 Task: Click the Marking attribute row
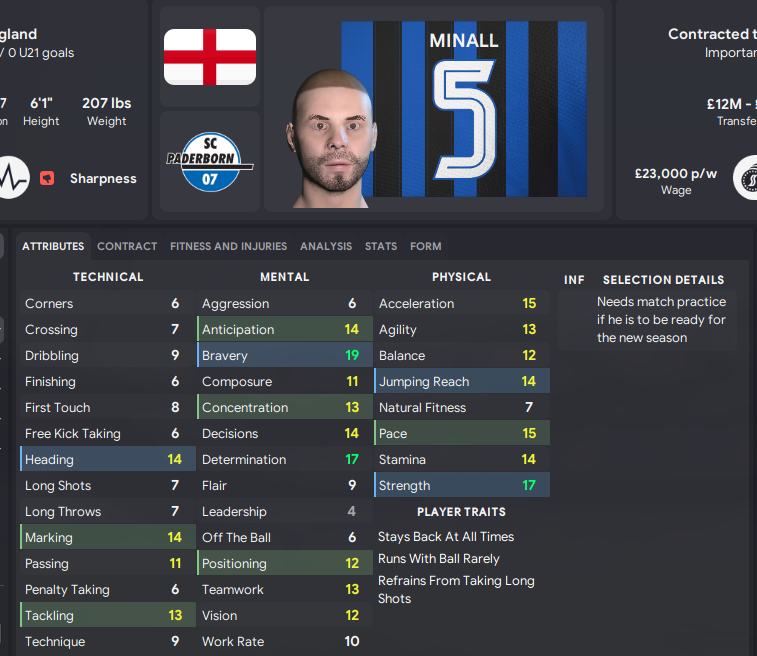[106, 538]
